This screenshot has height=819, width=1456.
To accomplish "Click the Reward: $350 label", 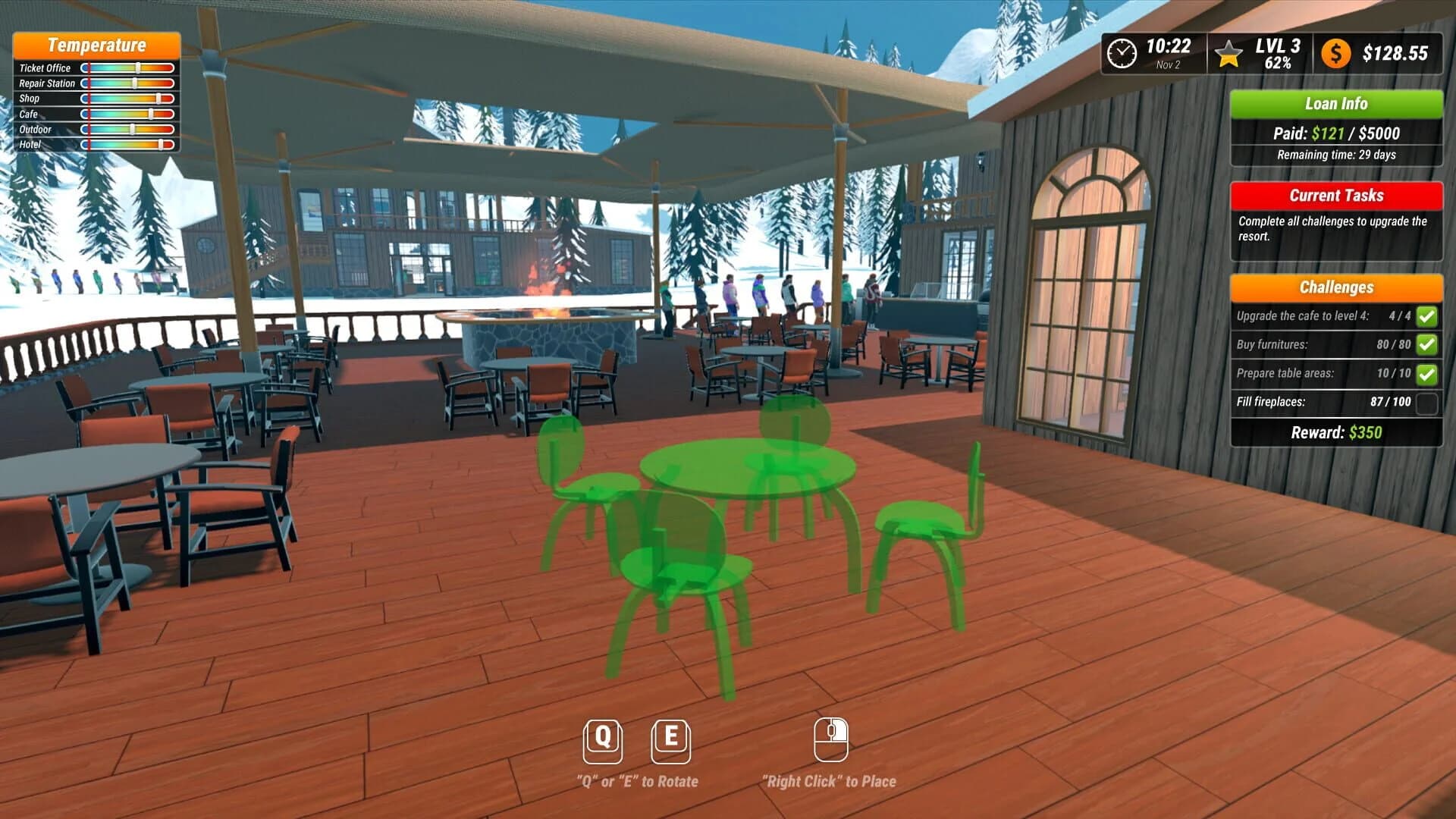I will (1336, 432).
